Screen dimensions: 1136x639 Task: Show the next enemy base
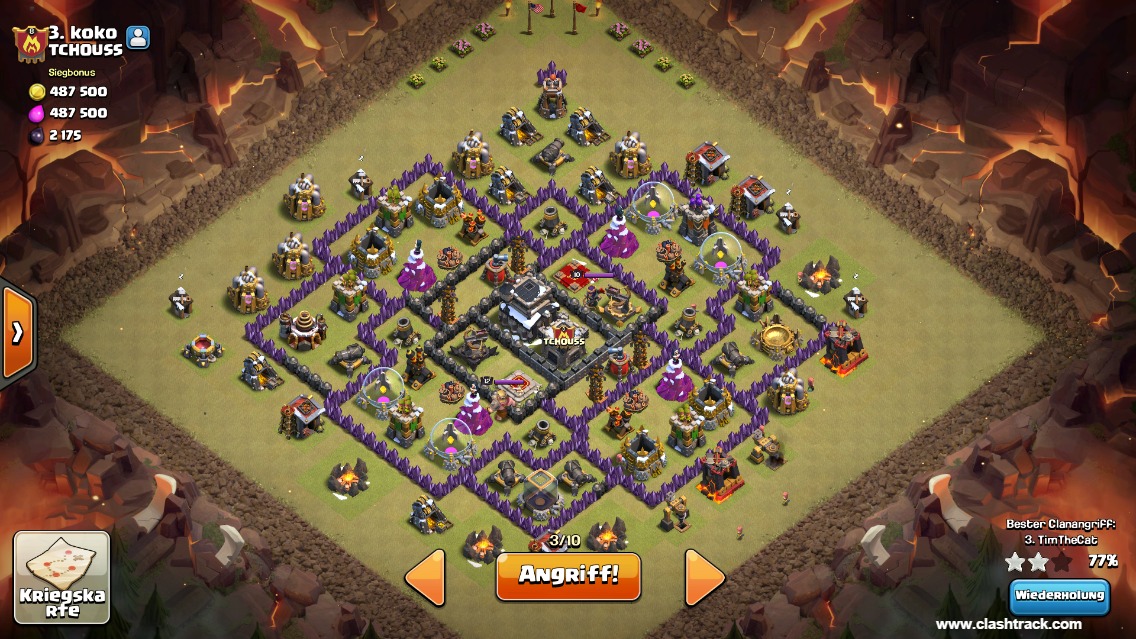click(704, 576)
